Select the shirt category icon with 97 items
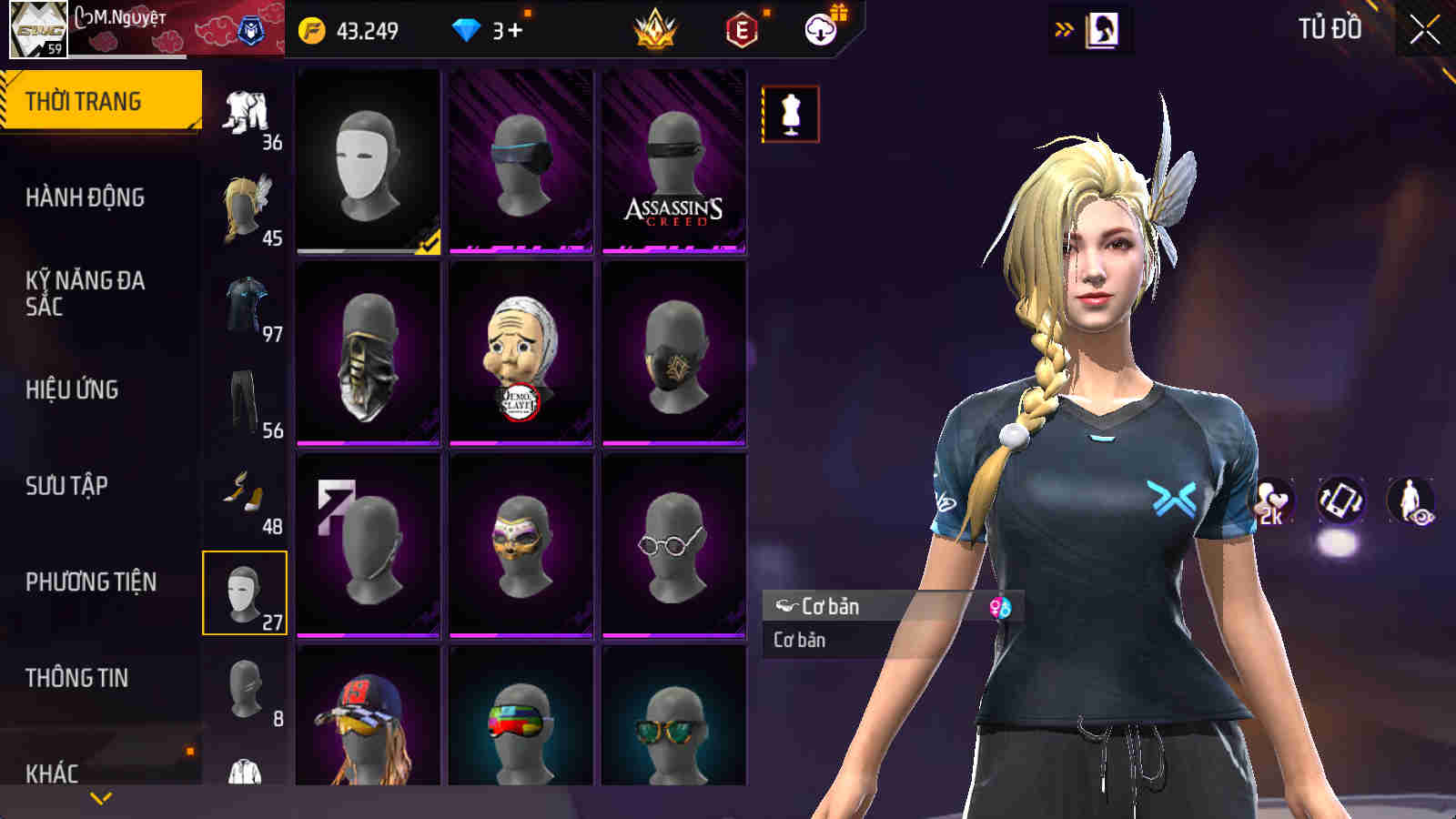1456x819 pixels. point(245,300)
